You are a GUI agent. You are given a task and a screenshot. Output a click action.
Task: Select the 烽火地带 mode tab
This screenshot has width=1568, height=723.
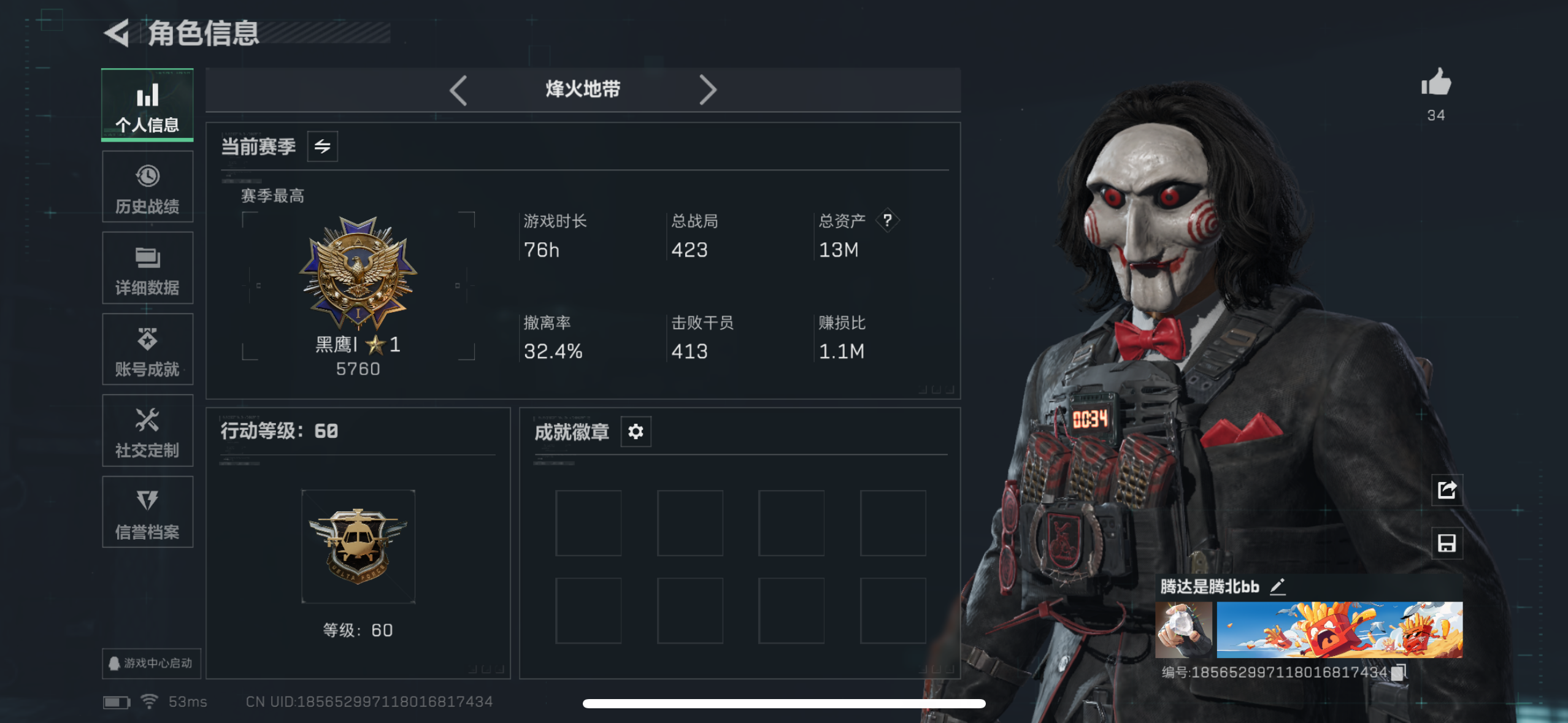583,89
